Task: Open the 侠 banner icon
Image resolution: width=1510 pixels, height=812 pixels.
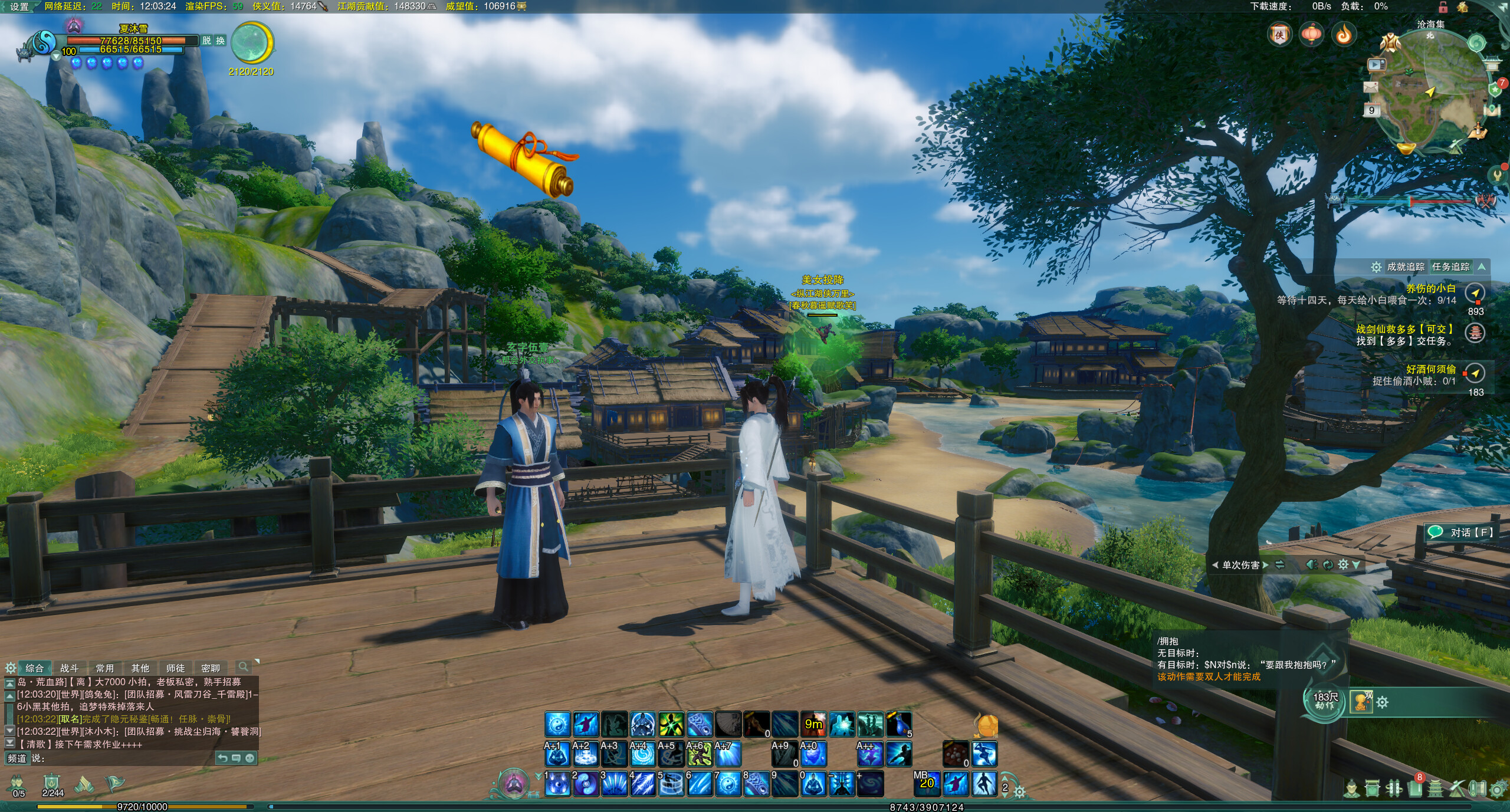Action: [x=1279, y=35]
